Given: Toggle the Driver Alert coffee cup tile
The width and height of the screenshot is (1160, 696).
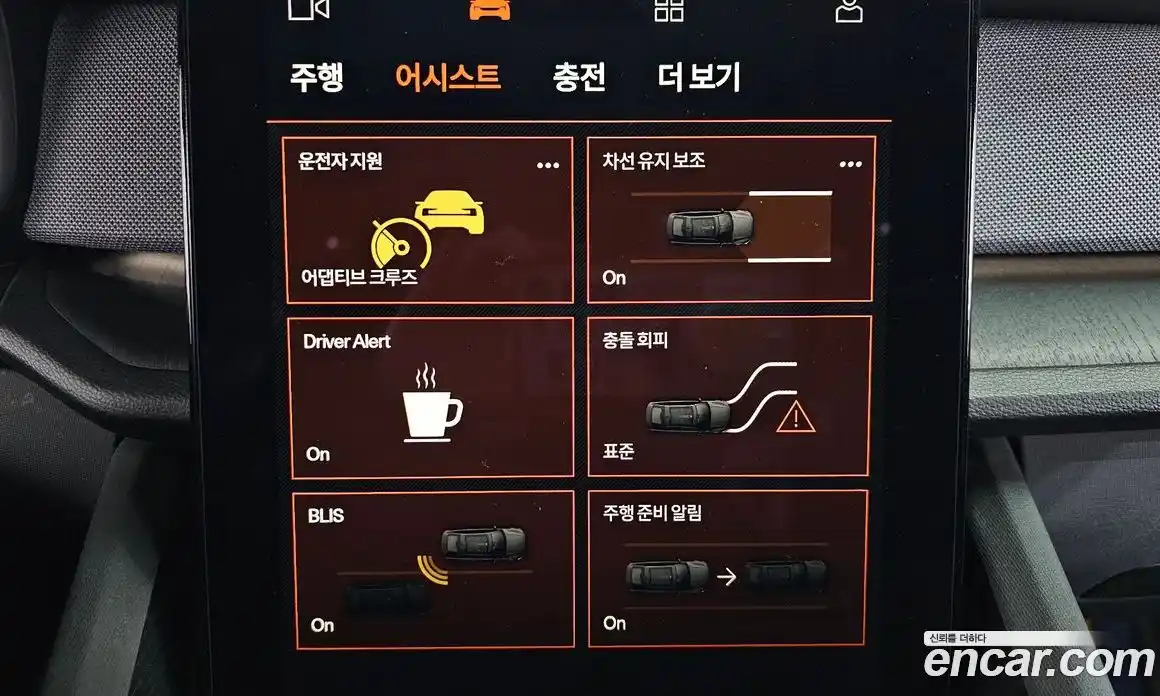Looking at the screenshot, I should coord(431,397).
